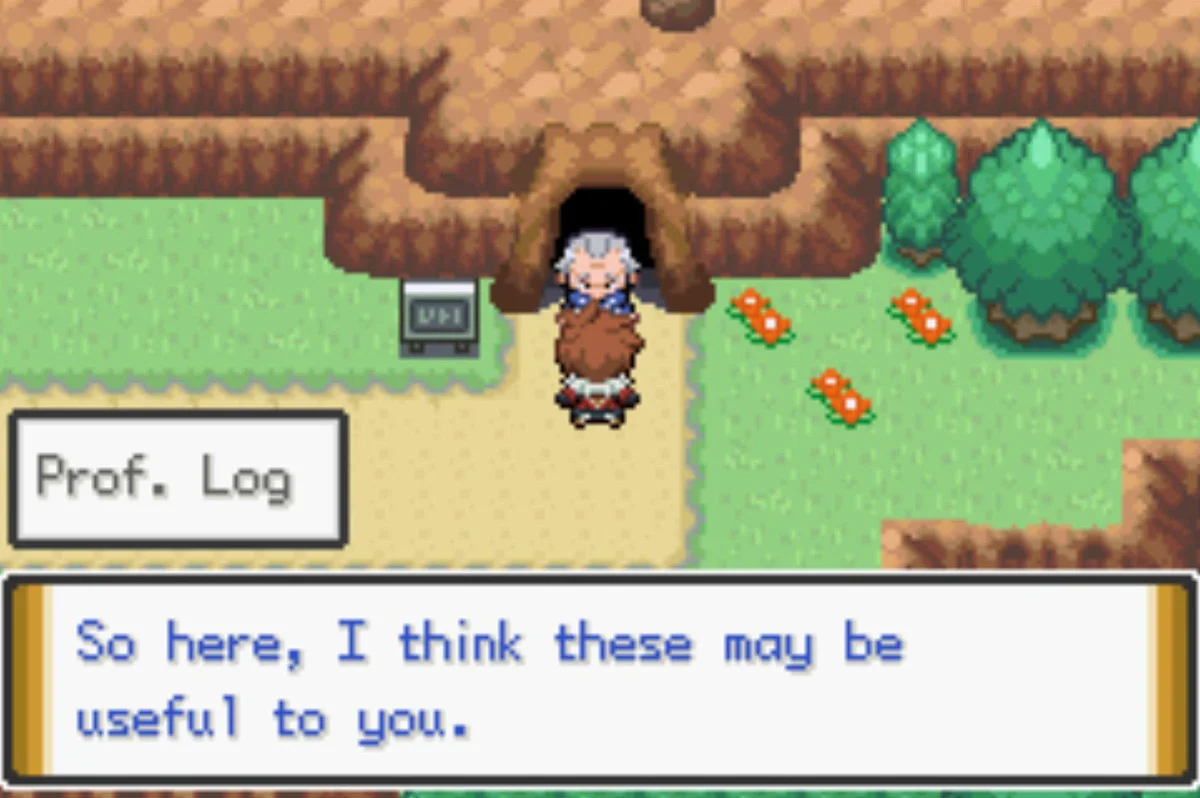1200x798 pixels.
Task: Advance the Prof. Log dialogue text box
Action: pos(600,680)
